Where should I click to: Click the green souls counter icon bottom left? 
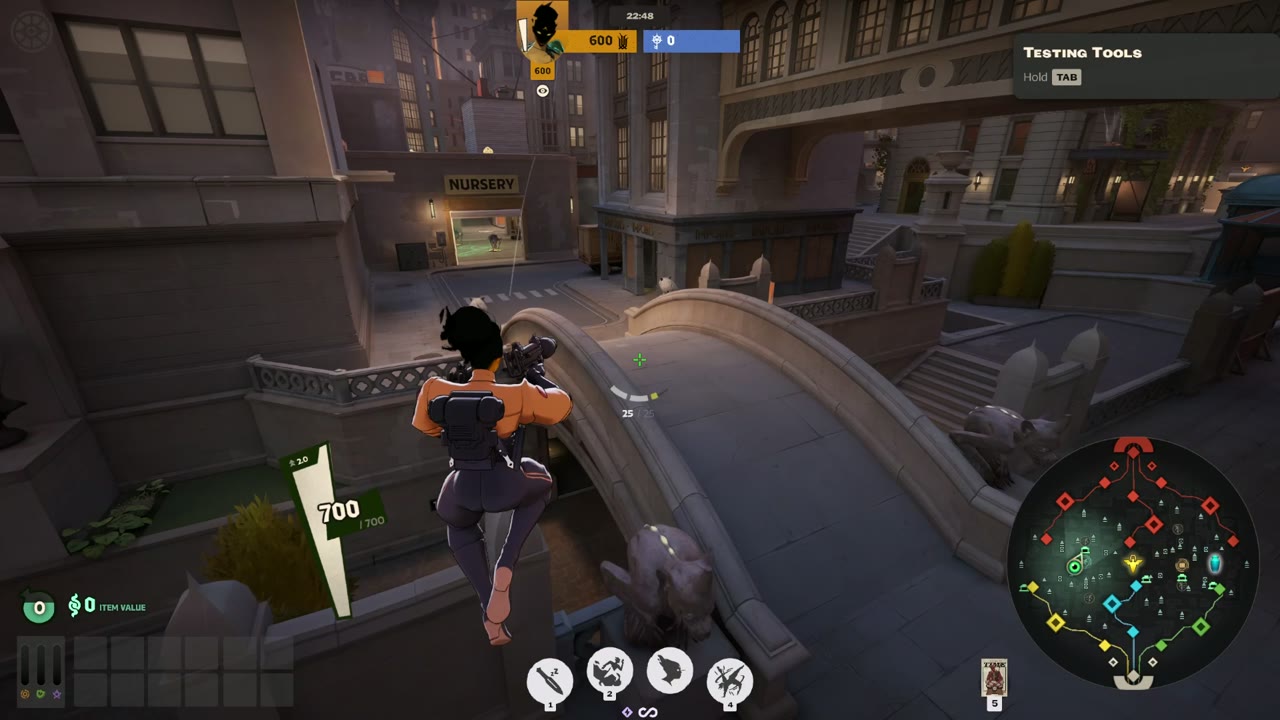[x=38, y=606]
